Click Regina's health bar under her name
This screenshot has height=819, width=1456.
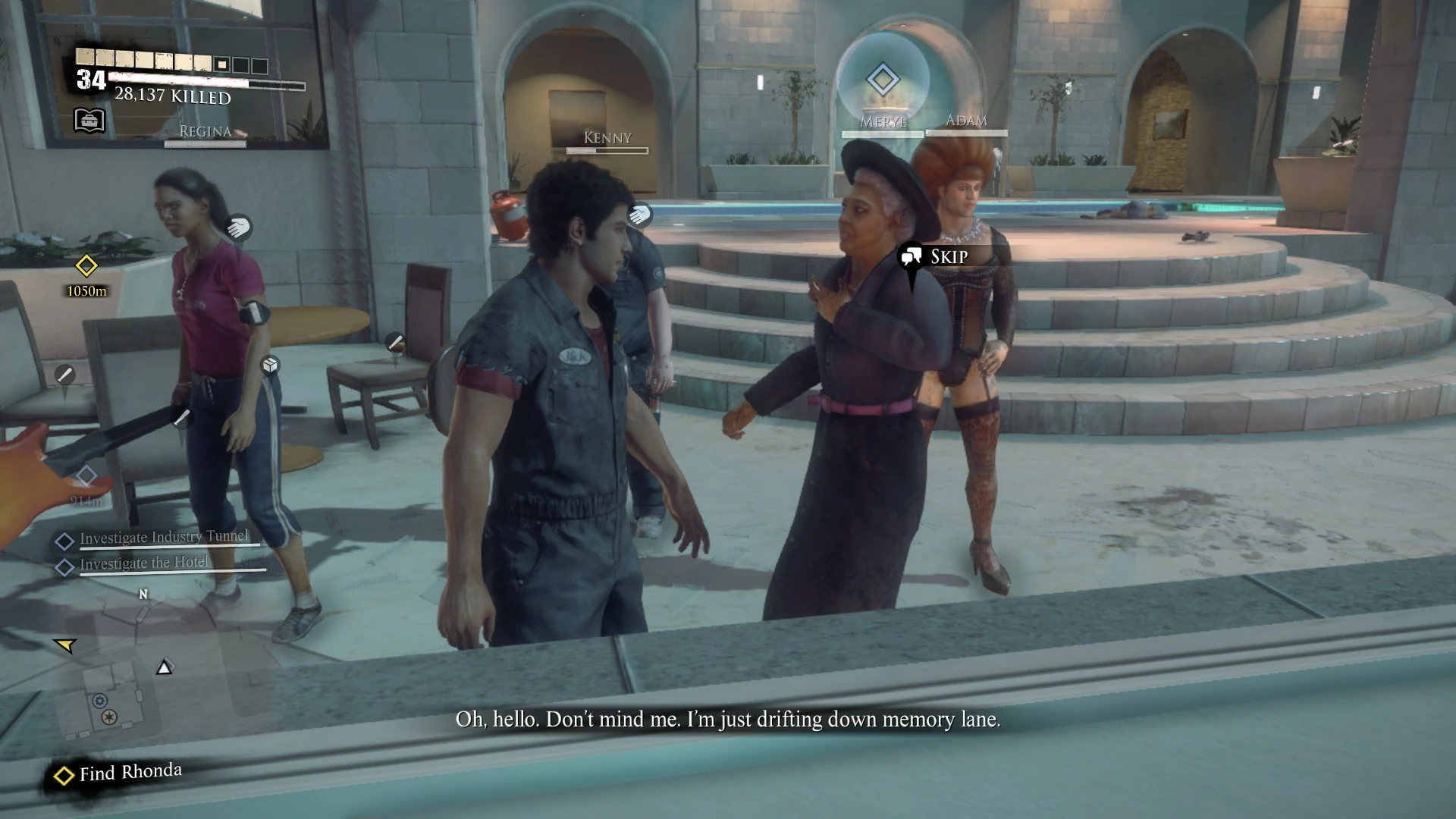tap(204, 143)
